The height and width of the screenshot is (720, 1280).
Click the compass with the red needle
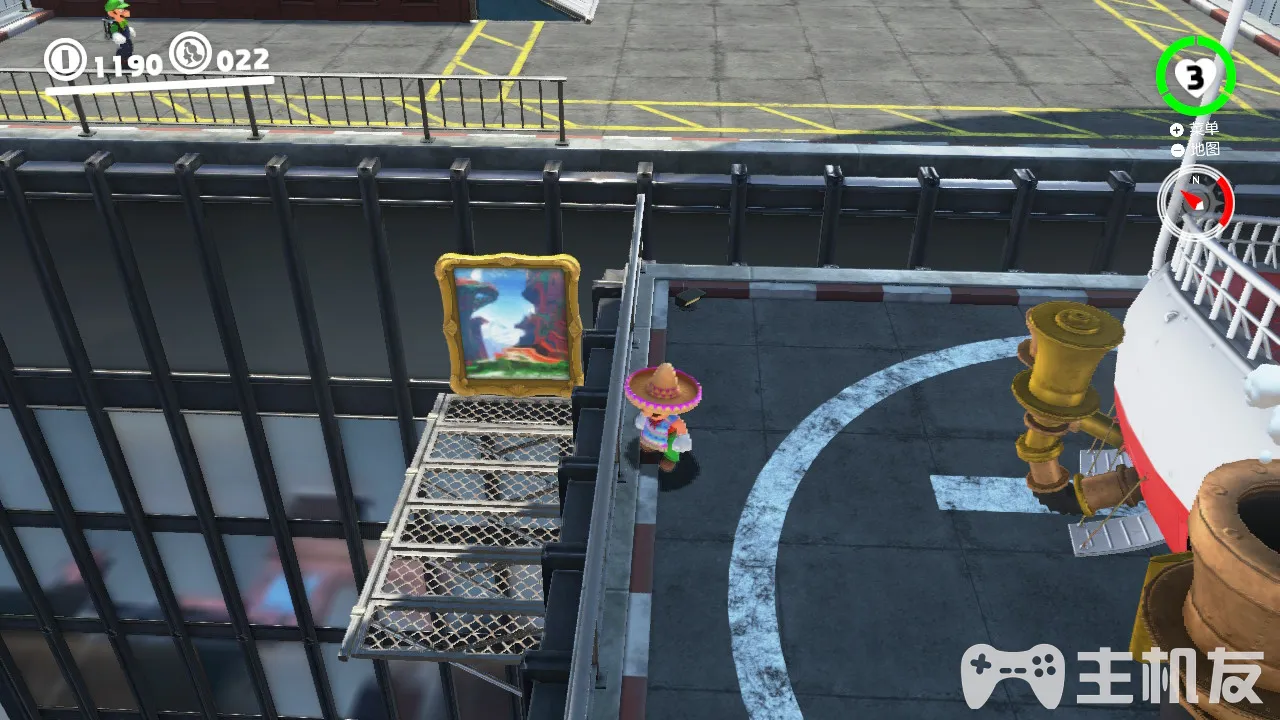point(1196,201)
